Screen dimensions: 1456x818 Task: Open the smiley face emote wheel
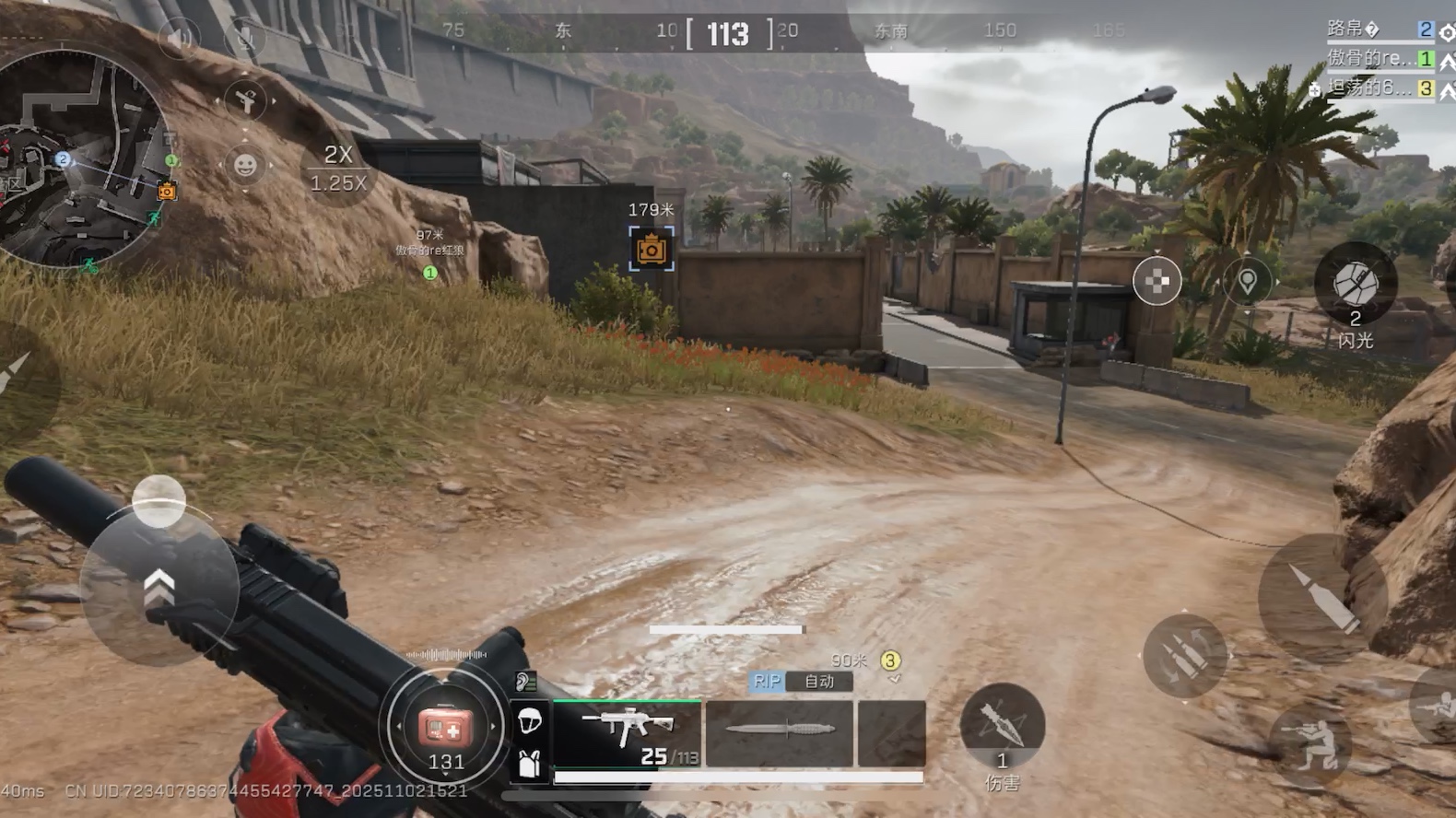click(245, 166)
